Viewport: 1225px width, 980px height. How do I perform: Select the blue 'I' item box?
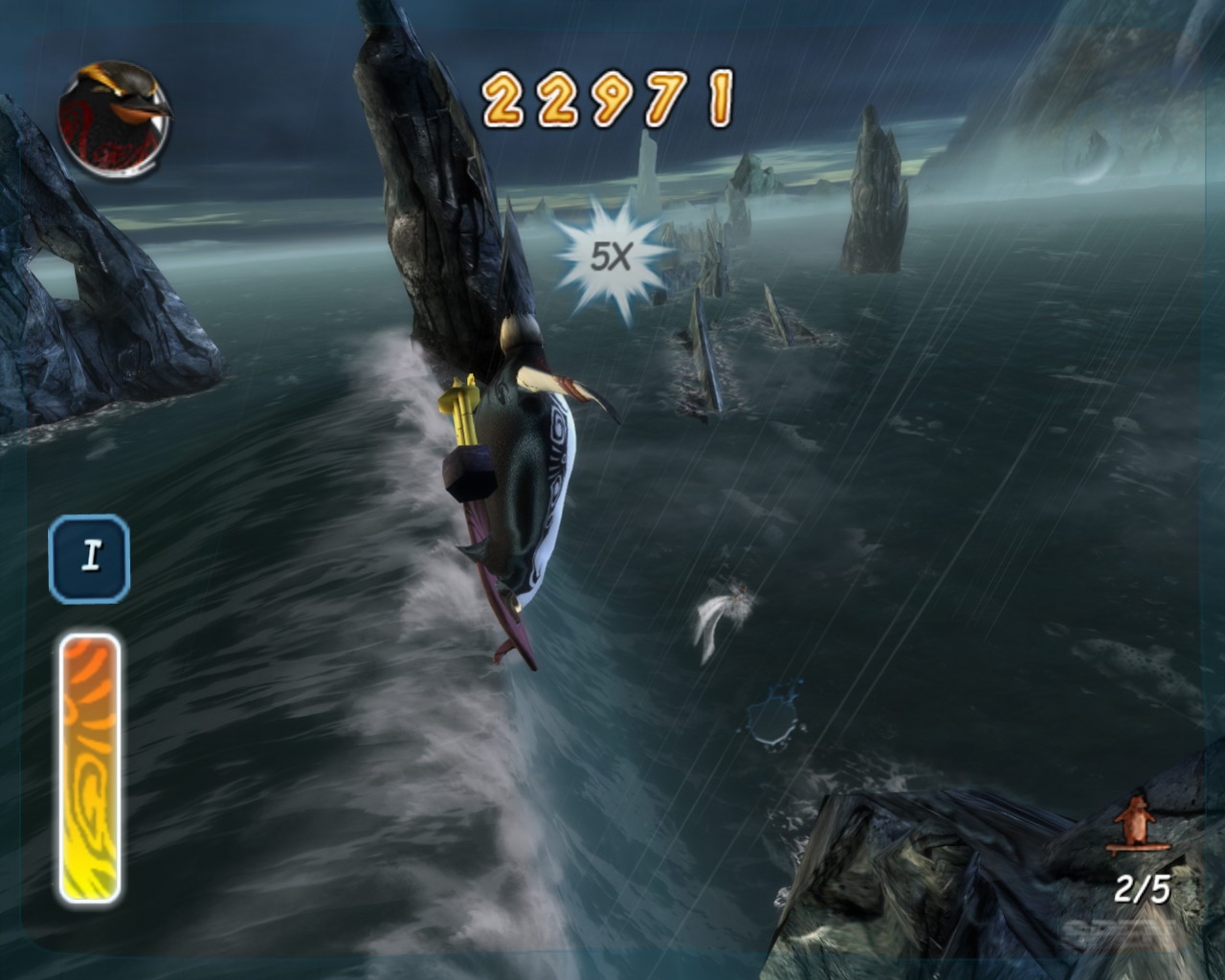[x=90, y=558]
